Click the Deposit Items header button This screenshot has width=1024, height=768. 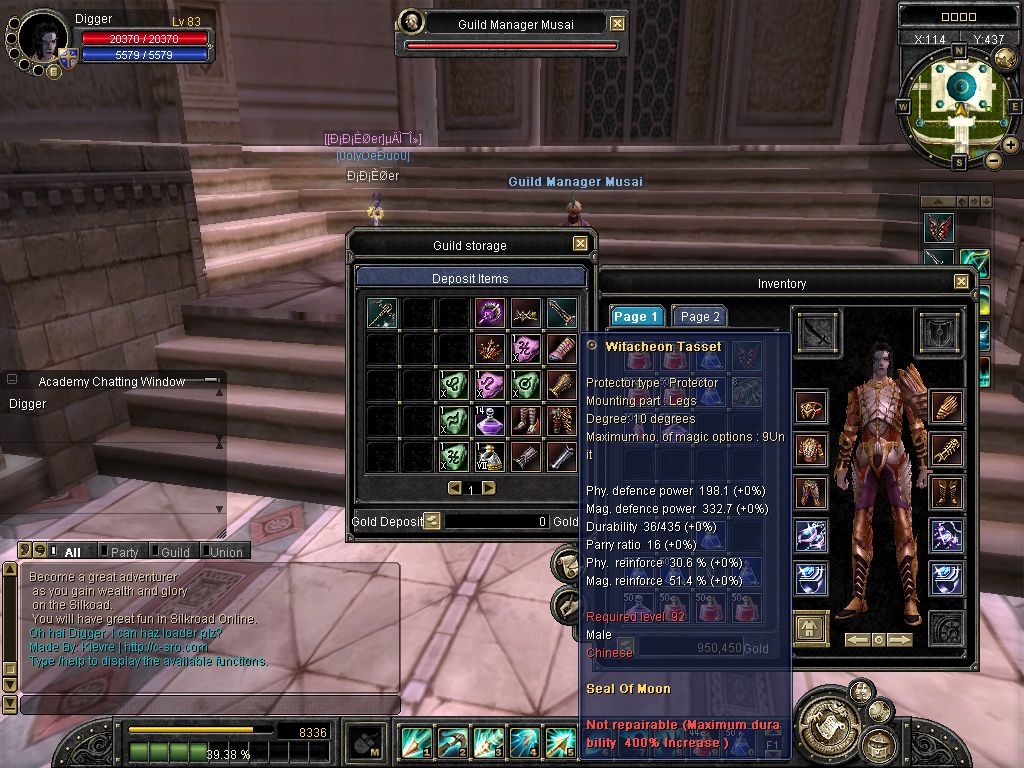pyautogui.click(x=470, y=278)
